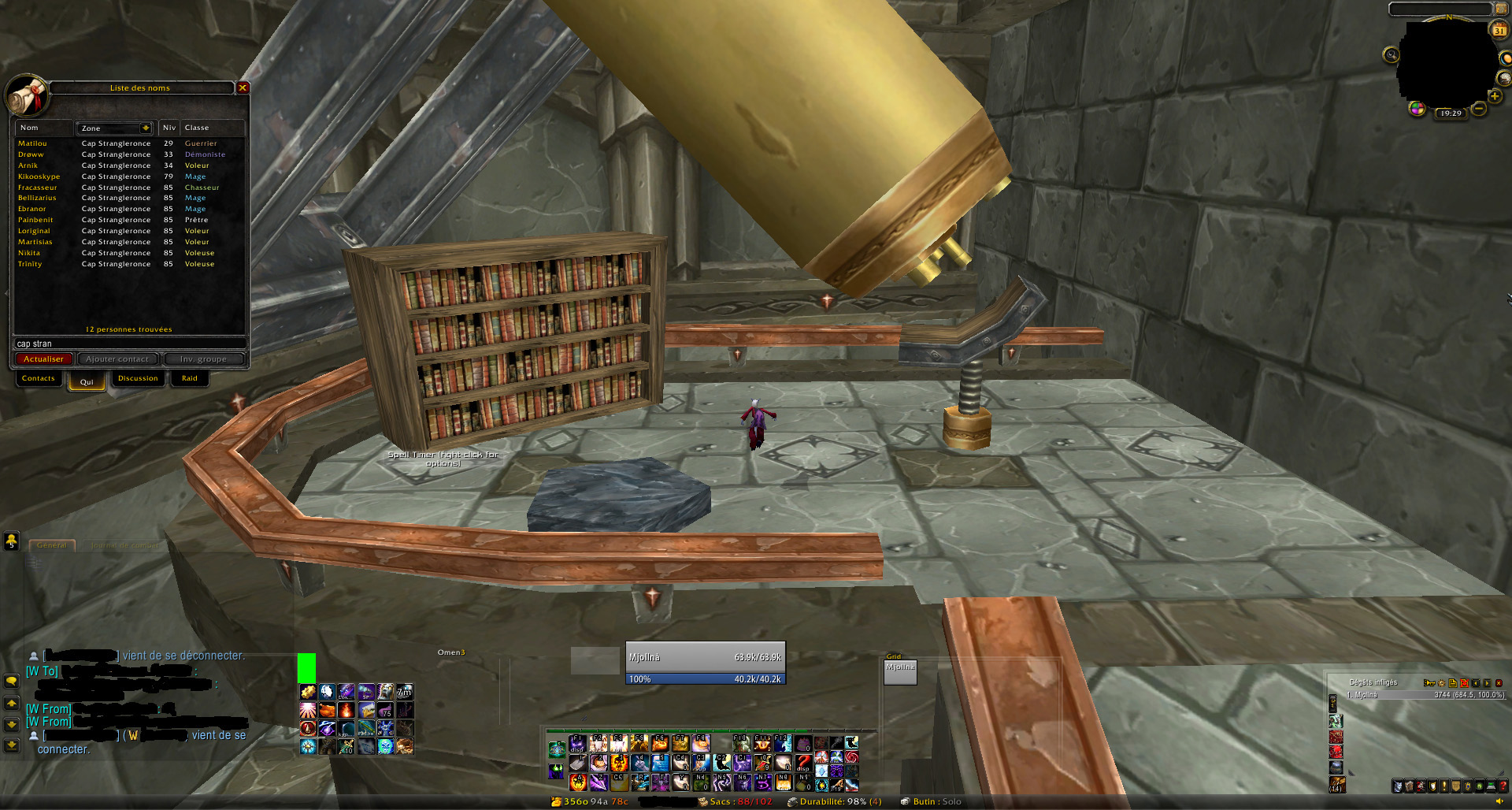Select the Qui tab
Screen dimensions: 1512x810
pyautogui.click(x=87, y=382)
